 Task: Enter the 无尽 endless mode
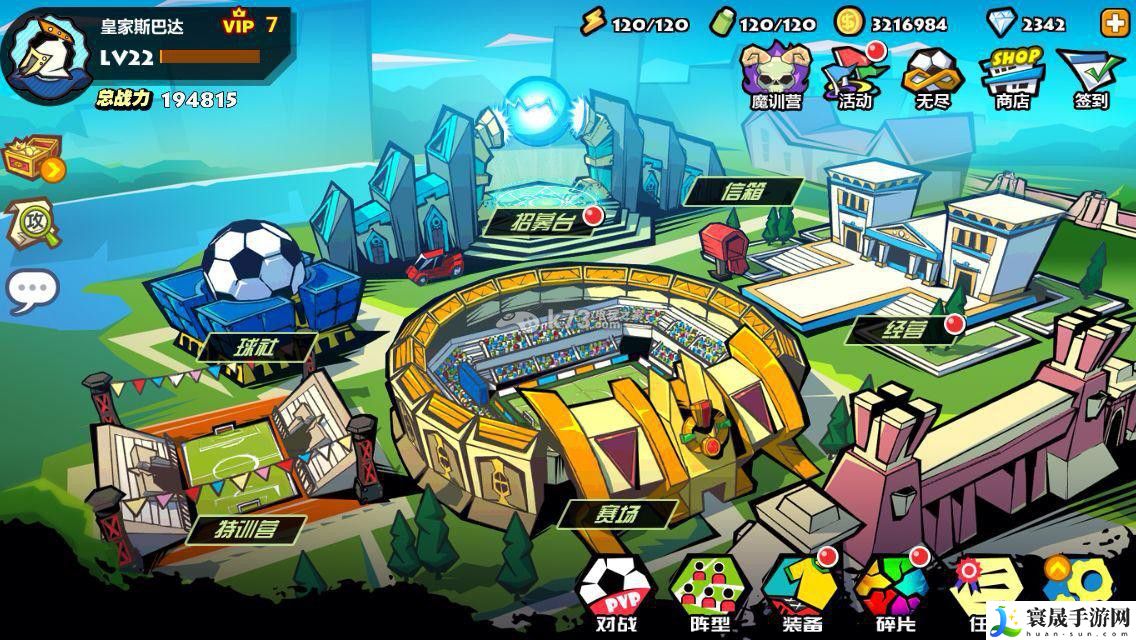tap(932, 75)
